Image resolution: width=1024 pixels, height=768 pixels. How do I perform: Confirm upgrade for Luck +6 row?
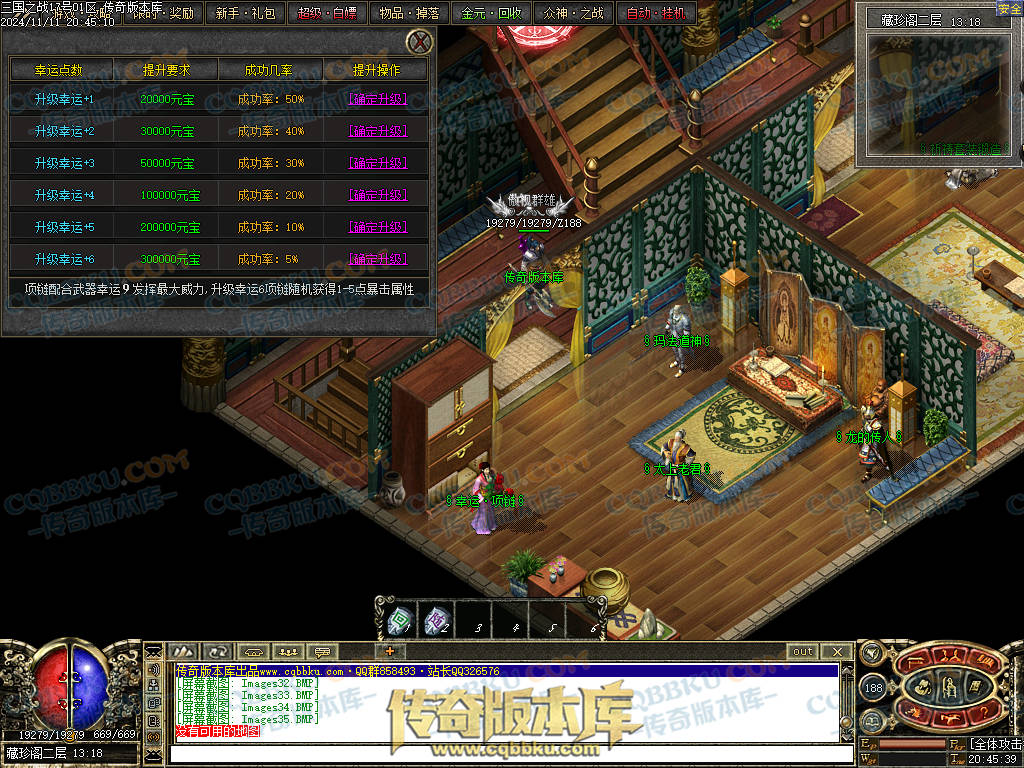pos(377,259)
